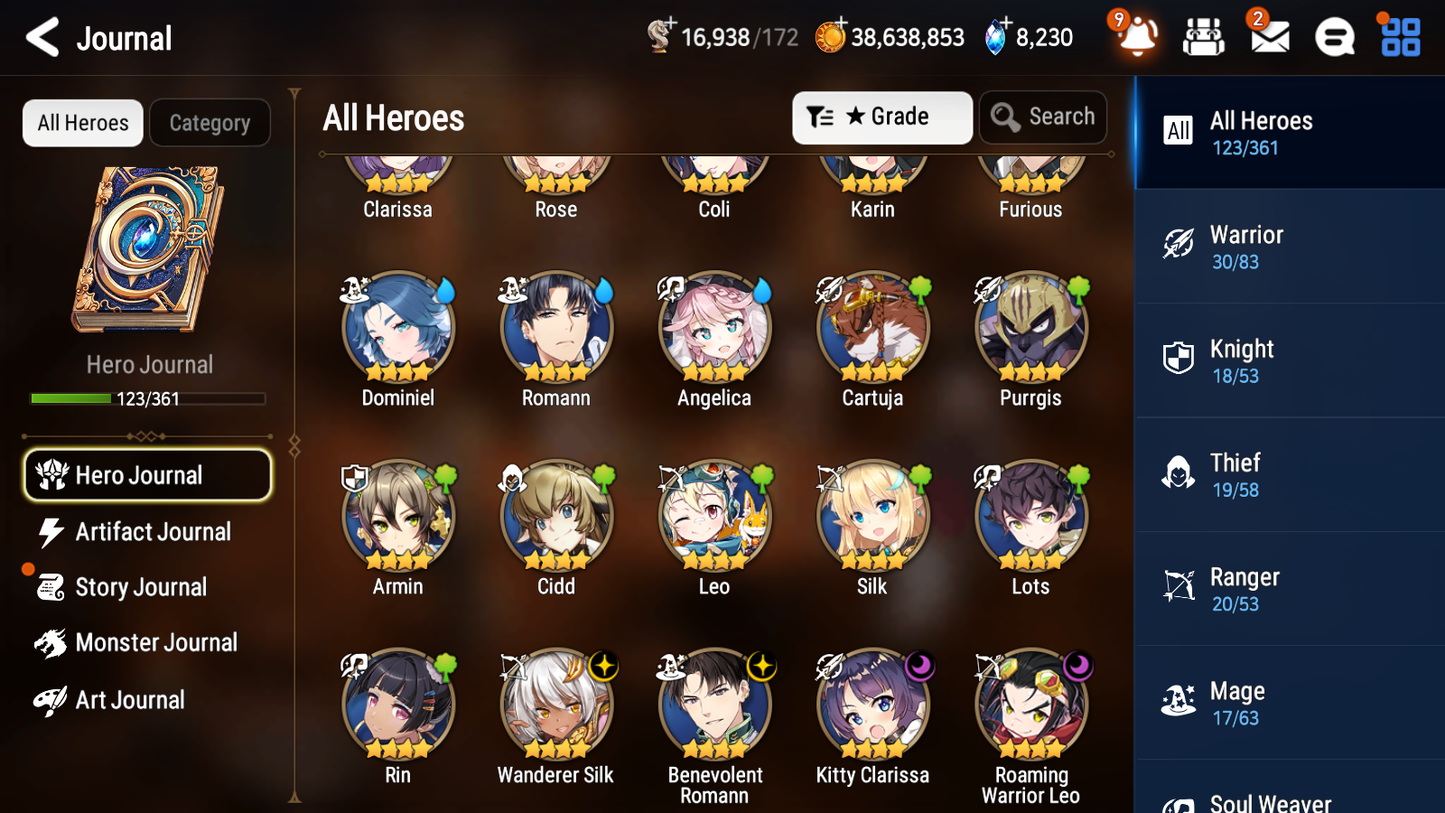Switch to the Warrior filter tab
This screenshot has width=1445, height=813.
click(x=1289, y=246)
